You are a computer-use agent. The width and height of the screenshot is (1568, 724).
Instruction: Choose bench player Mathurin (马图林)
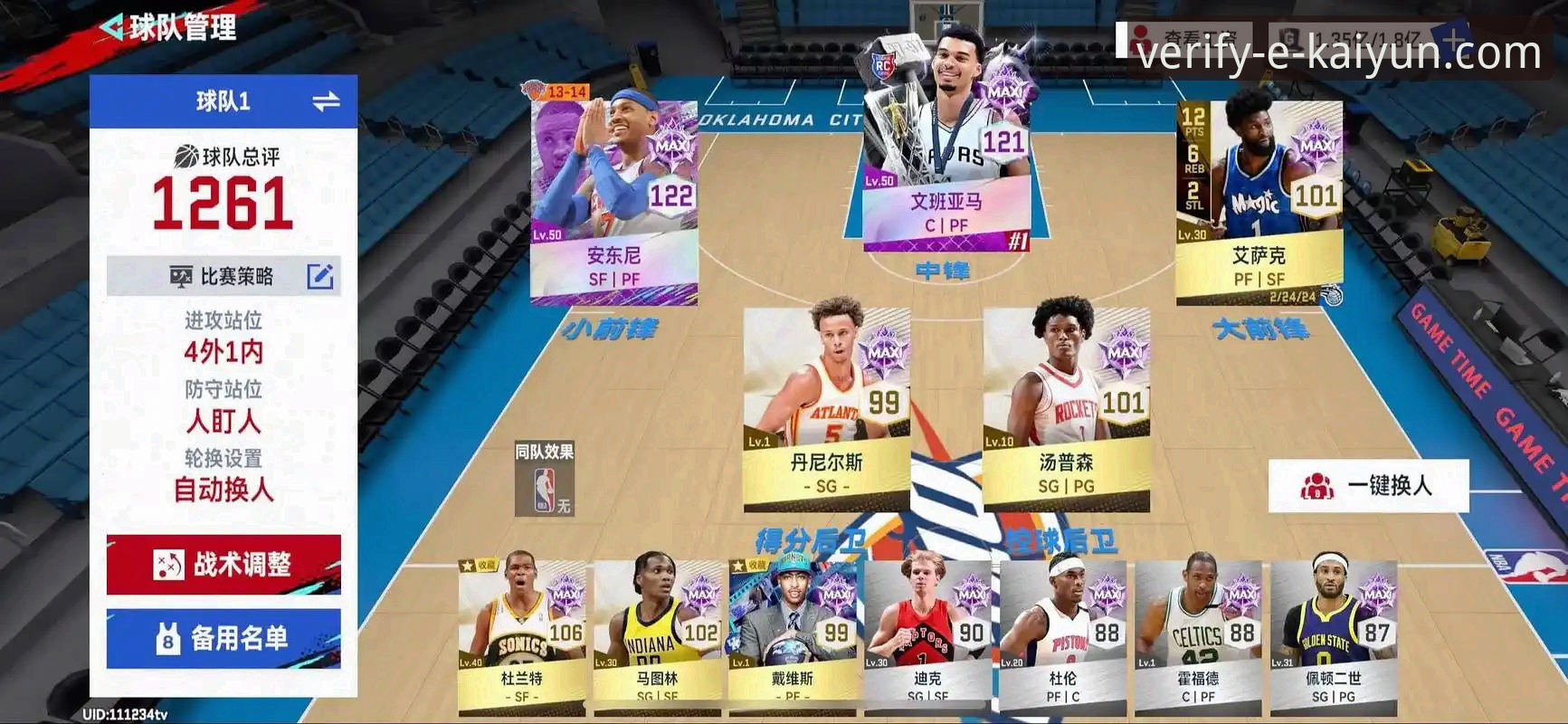point(657,633)
